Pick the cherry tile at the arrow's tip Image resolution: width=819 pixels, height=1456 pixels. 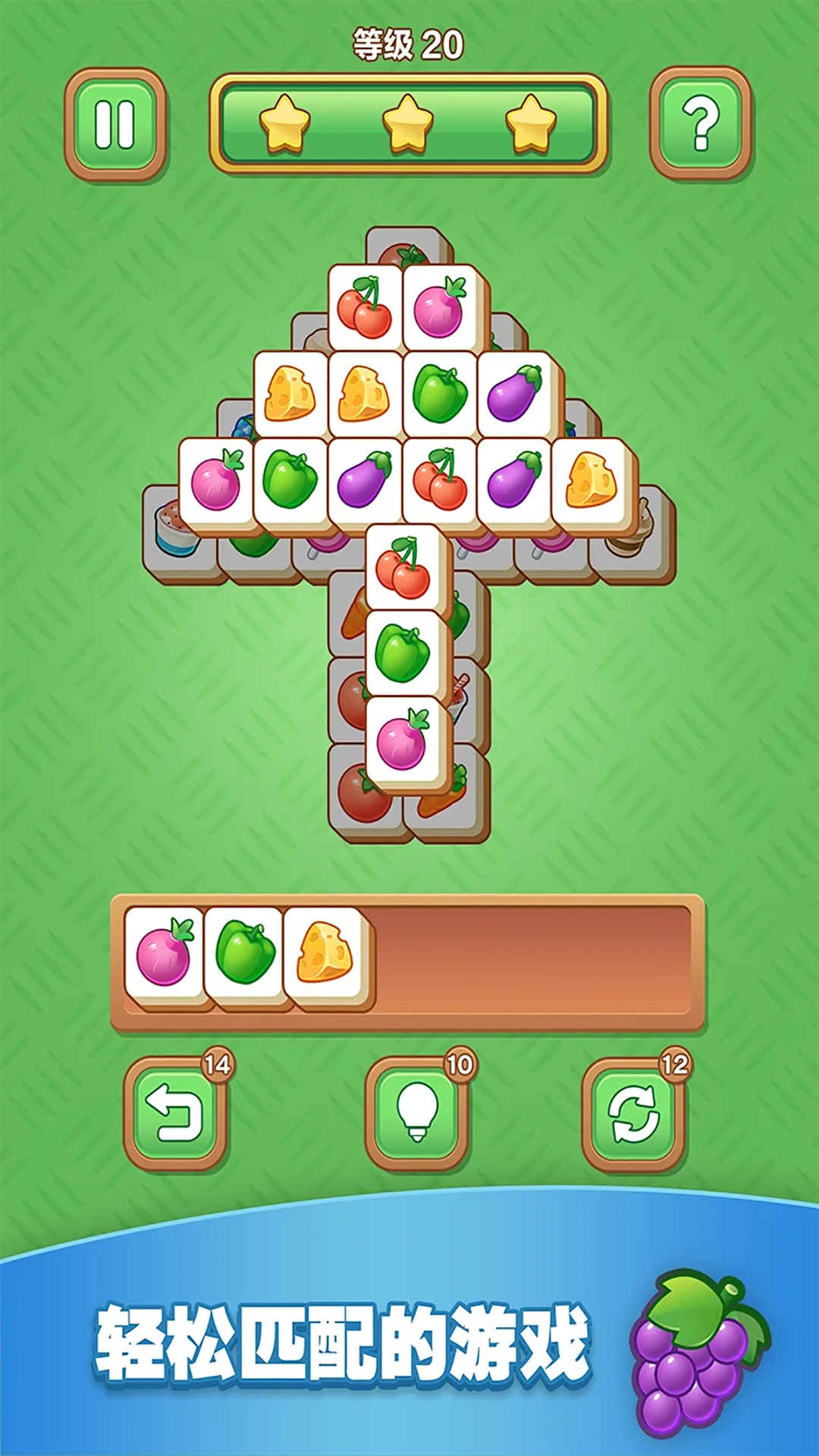(x=365, y=308)
